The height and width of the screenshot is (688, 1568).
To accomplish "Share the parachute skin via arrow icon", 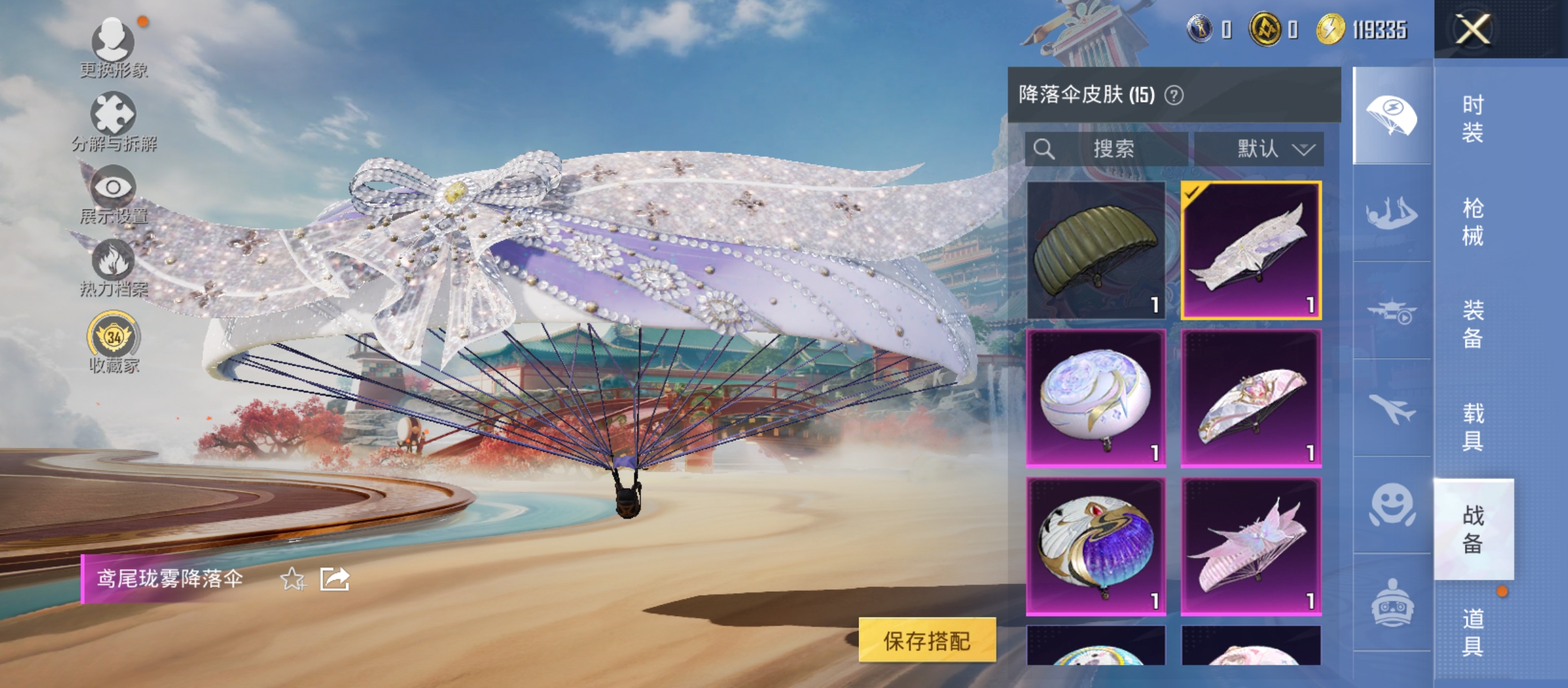I will coord(335,579).
